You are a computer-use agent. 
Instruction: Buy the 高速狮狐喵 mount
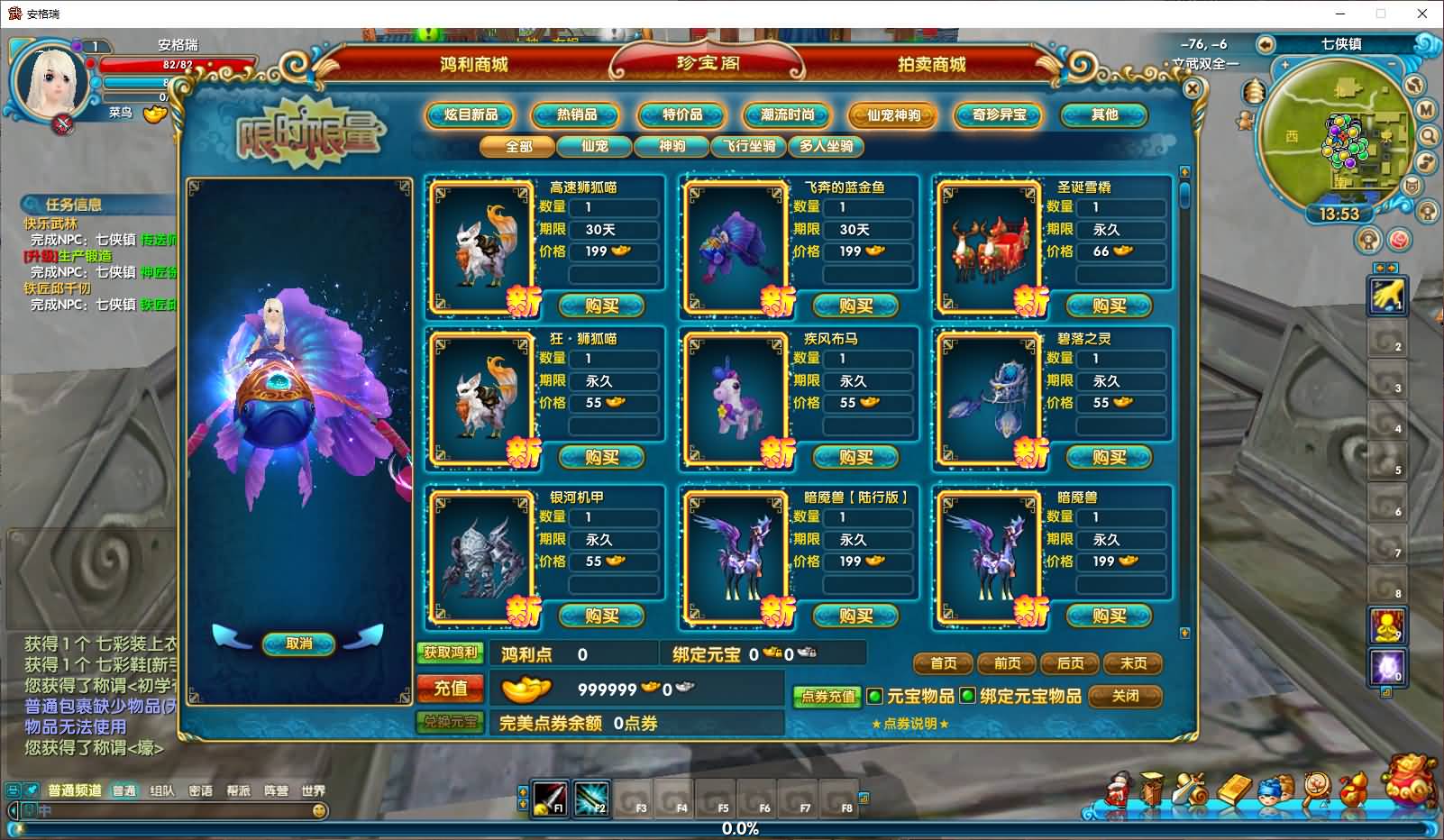(x=601, y=306)
